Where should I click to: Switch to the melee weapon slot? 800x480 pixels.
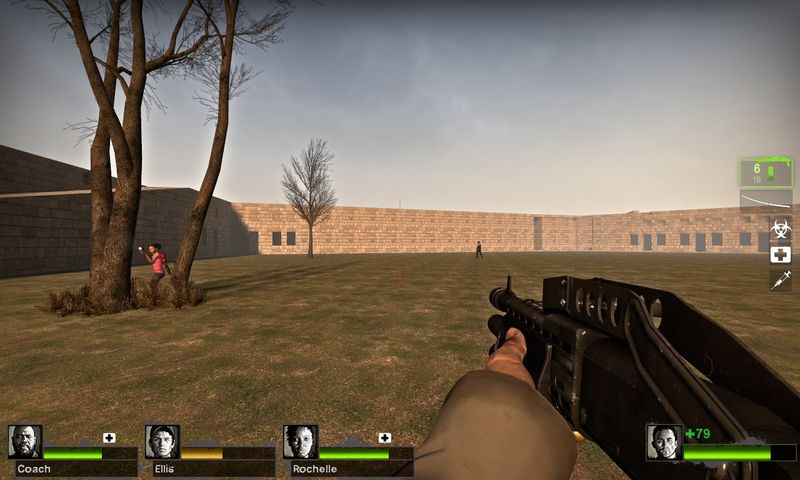pos(765,201)
